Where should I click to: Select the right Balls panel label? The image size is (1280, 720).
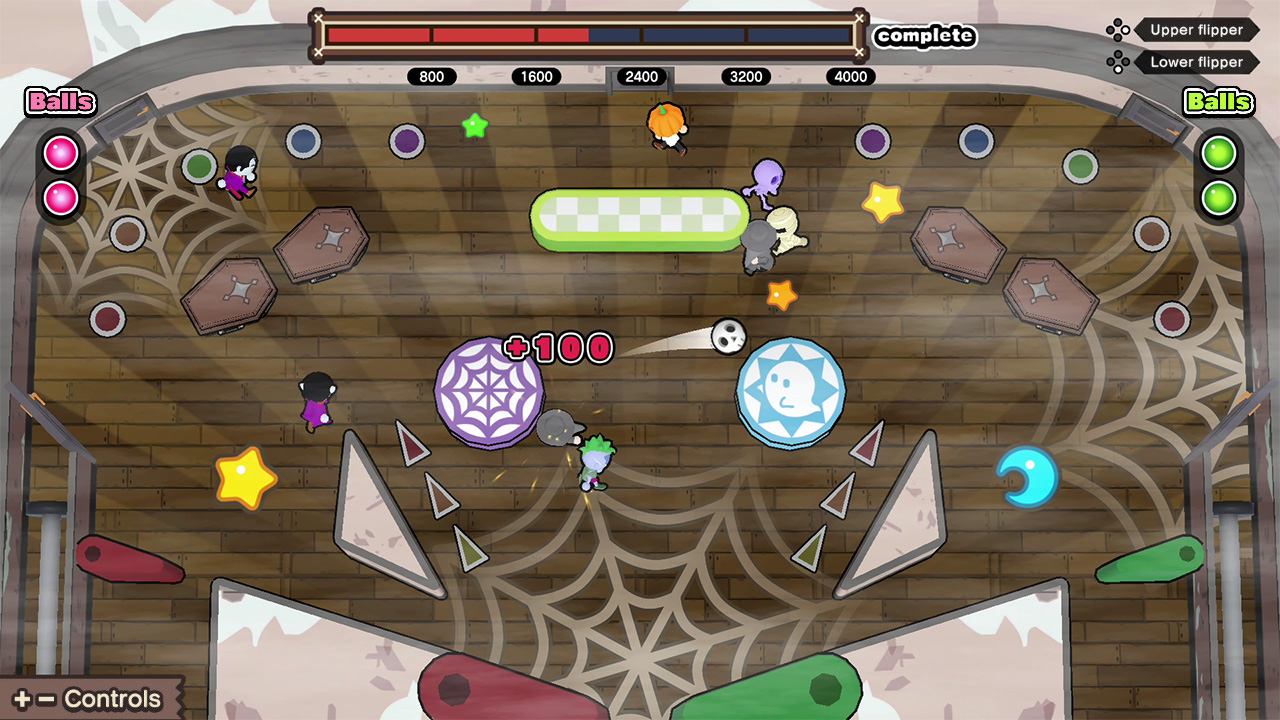tap(1217, 102)
